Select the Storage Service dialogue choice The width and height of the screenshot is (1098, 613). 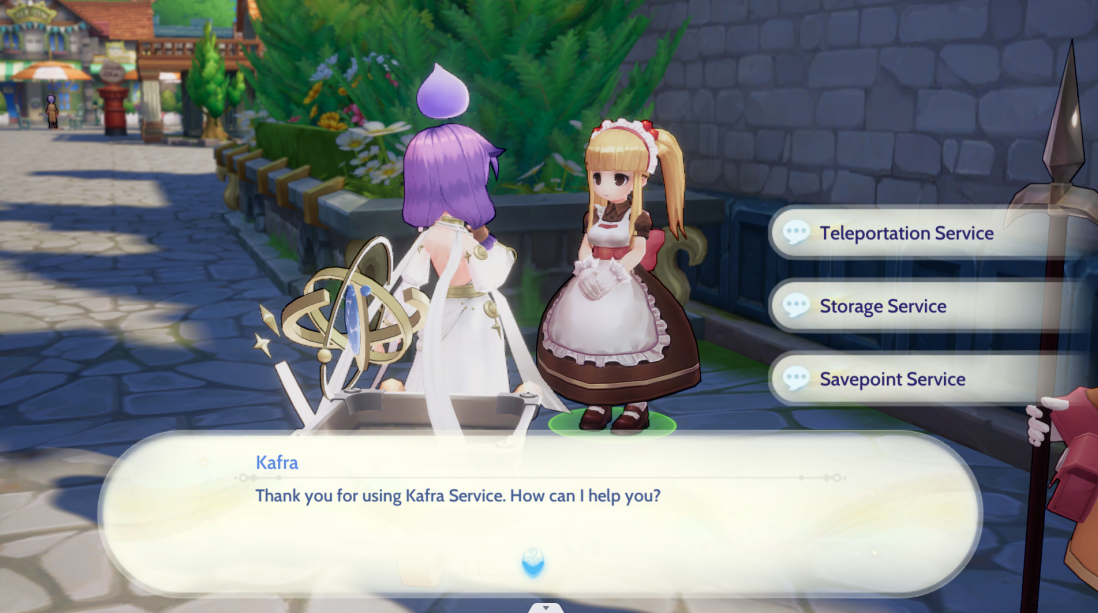pyautogui.click(x=883, y=306)
